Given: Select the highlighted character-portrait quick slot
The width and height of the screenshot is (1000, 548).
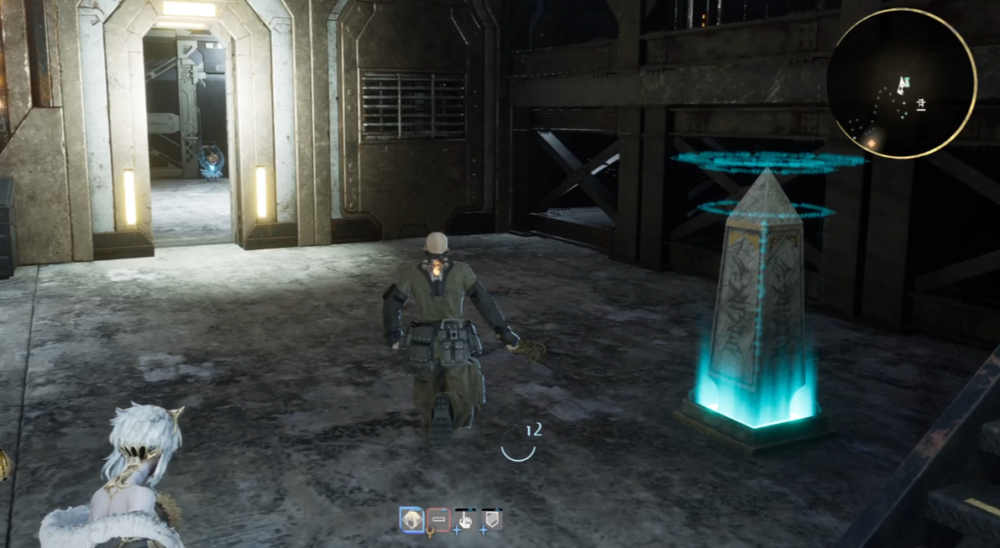Looking at the screenshot, I should 411,518.
